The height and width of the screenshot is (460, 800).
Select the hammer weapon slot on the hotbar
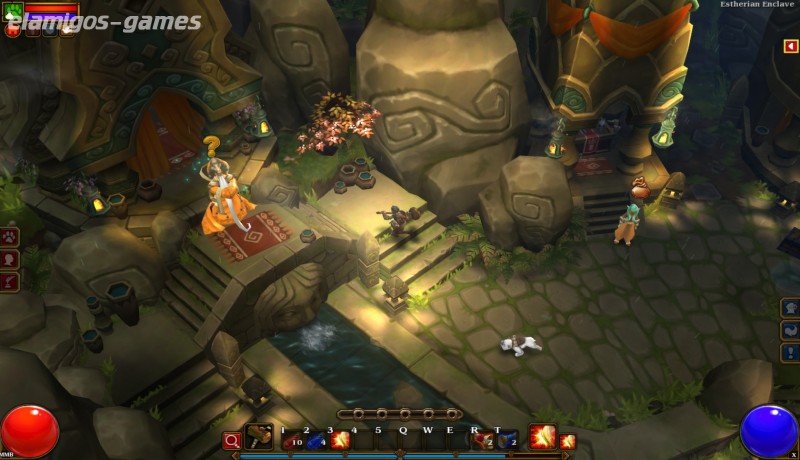click(x=259, y=438)
